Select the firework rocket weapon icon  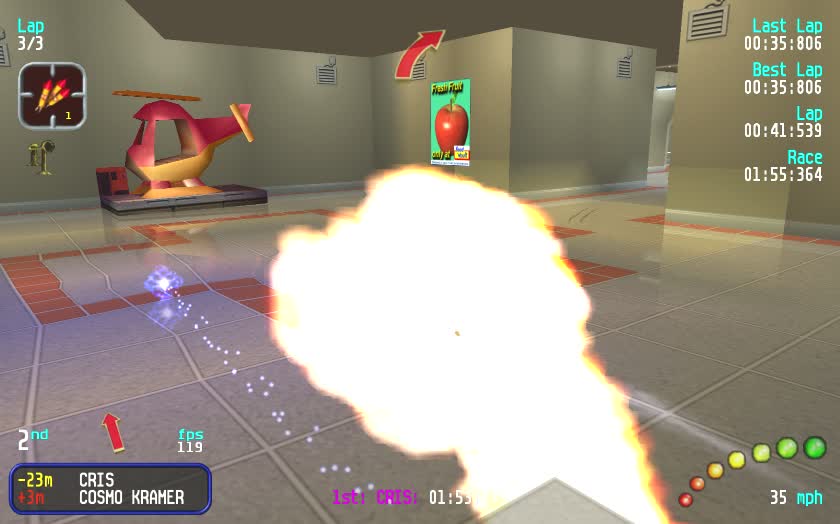click(52, 95)
